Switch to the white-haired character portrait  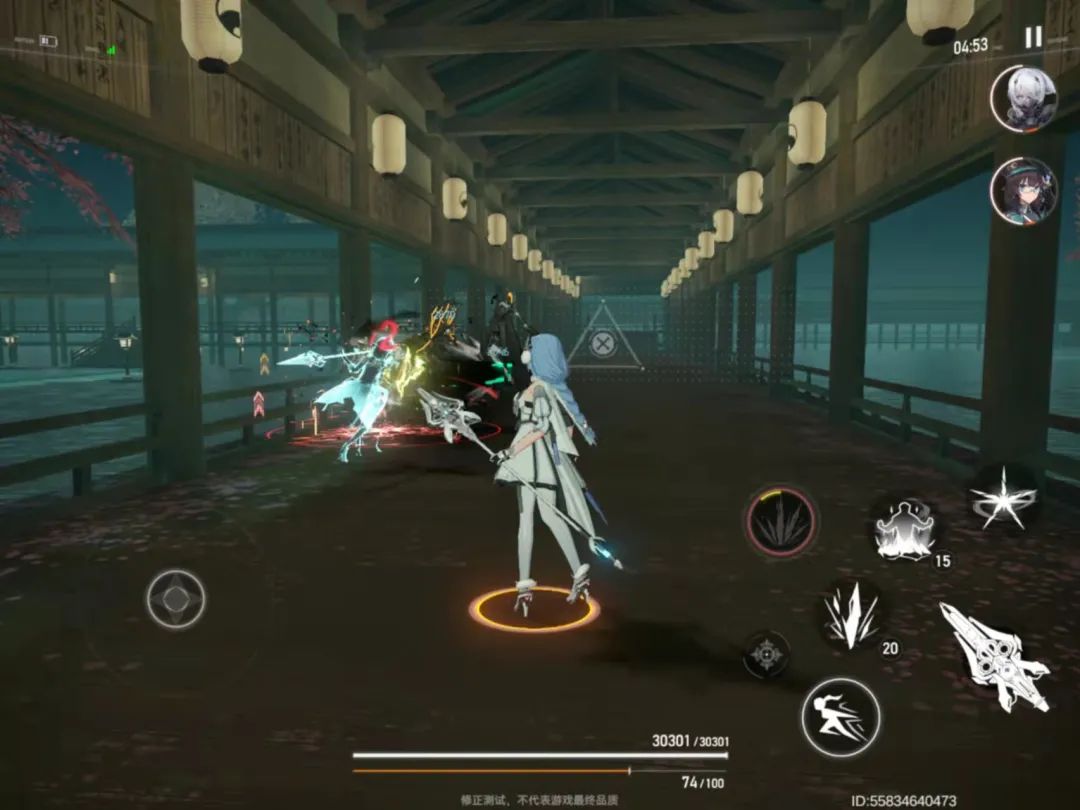click(1024, 99)
